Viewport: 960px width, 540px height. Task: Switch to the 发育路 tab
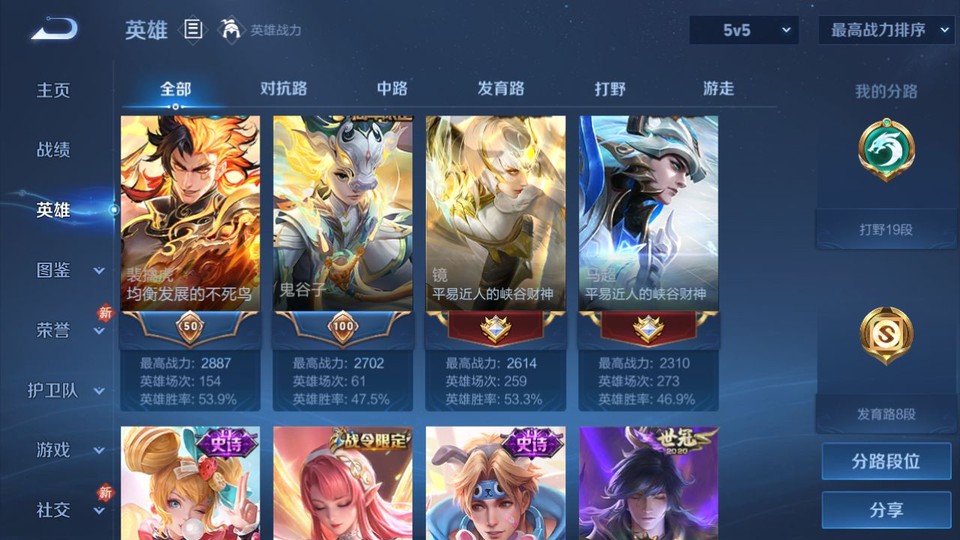tap(501, 89)
